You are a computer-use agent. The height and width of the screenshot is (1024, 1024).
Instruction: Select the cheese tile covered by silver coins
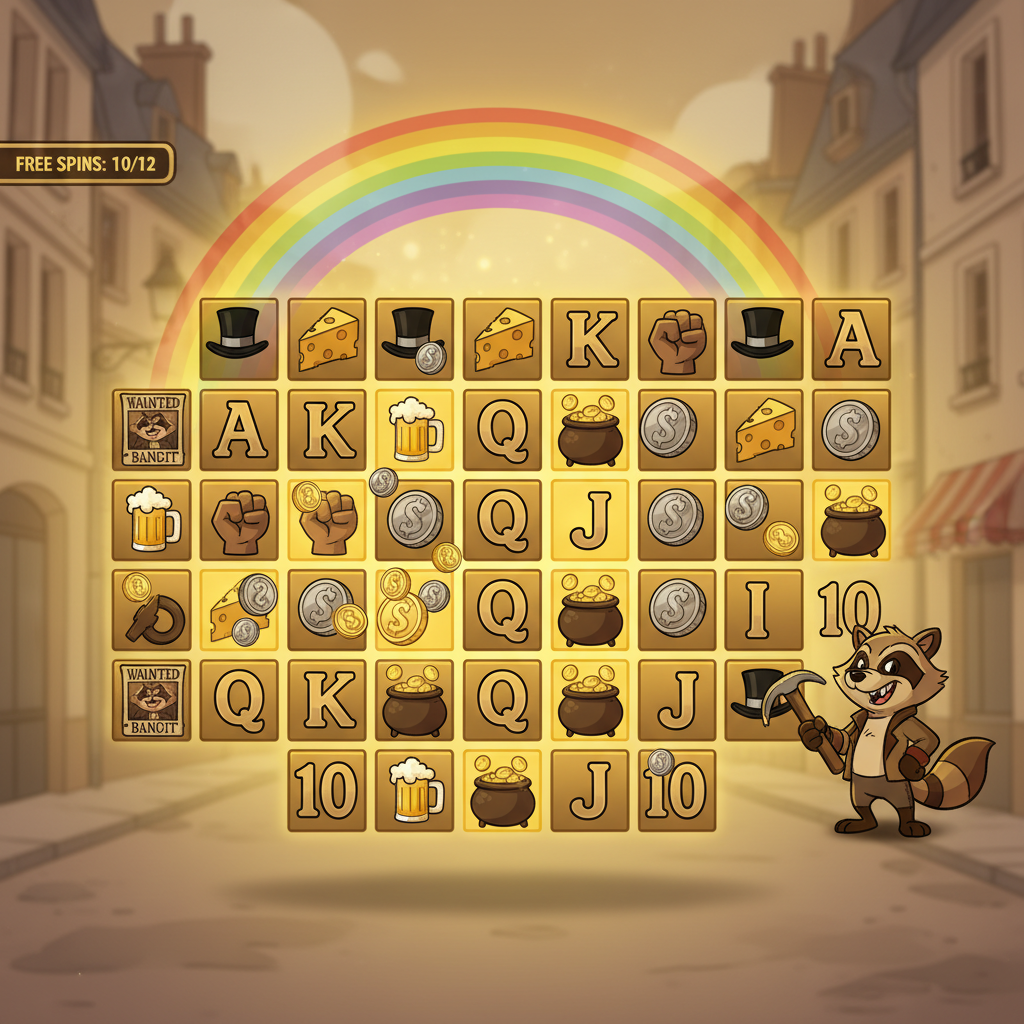point(238,609)
